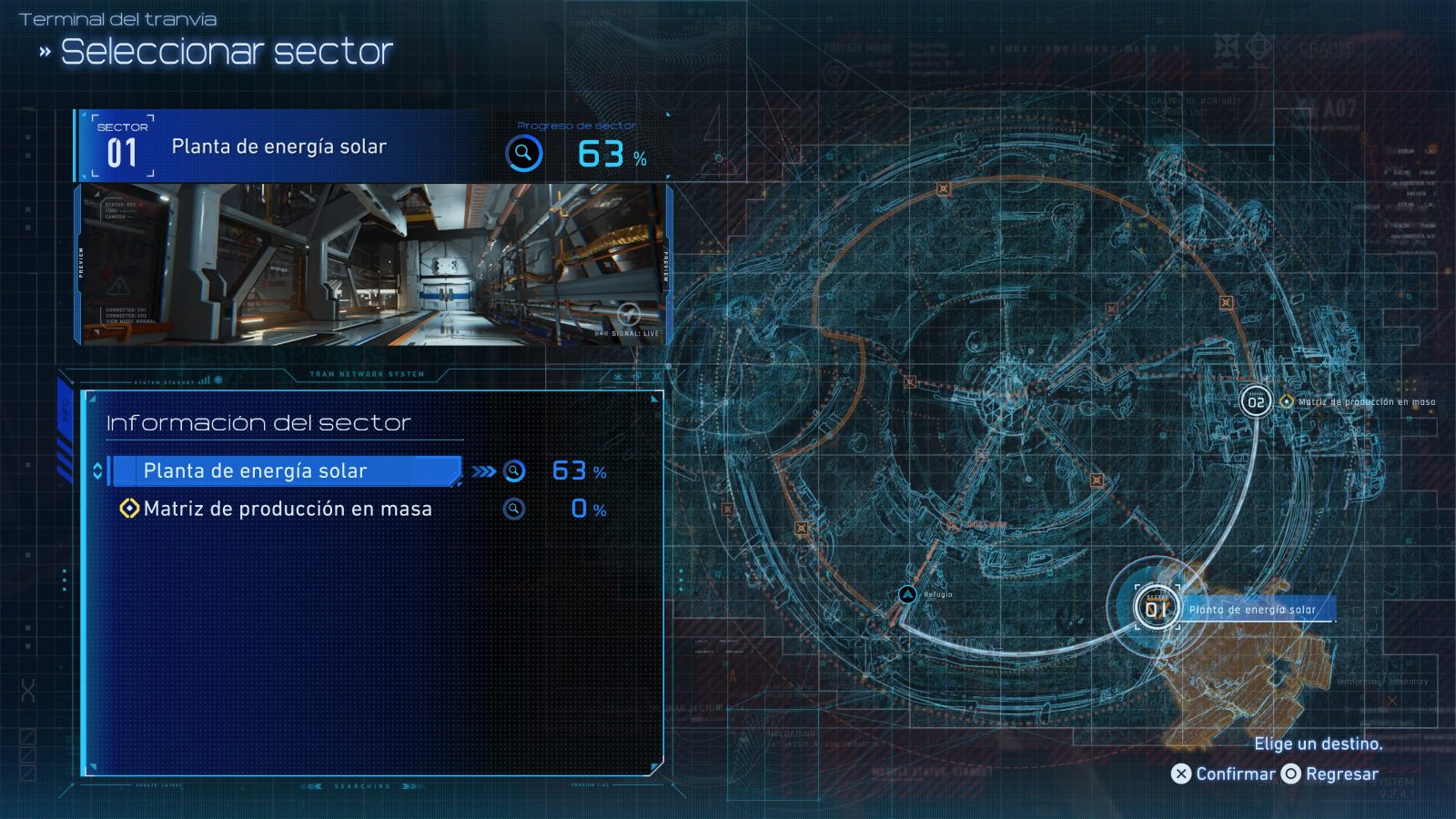Click the Refugio map marker
1456x819 pixels.
pyautogui.click(x=907, y=594)
